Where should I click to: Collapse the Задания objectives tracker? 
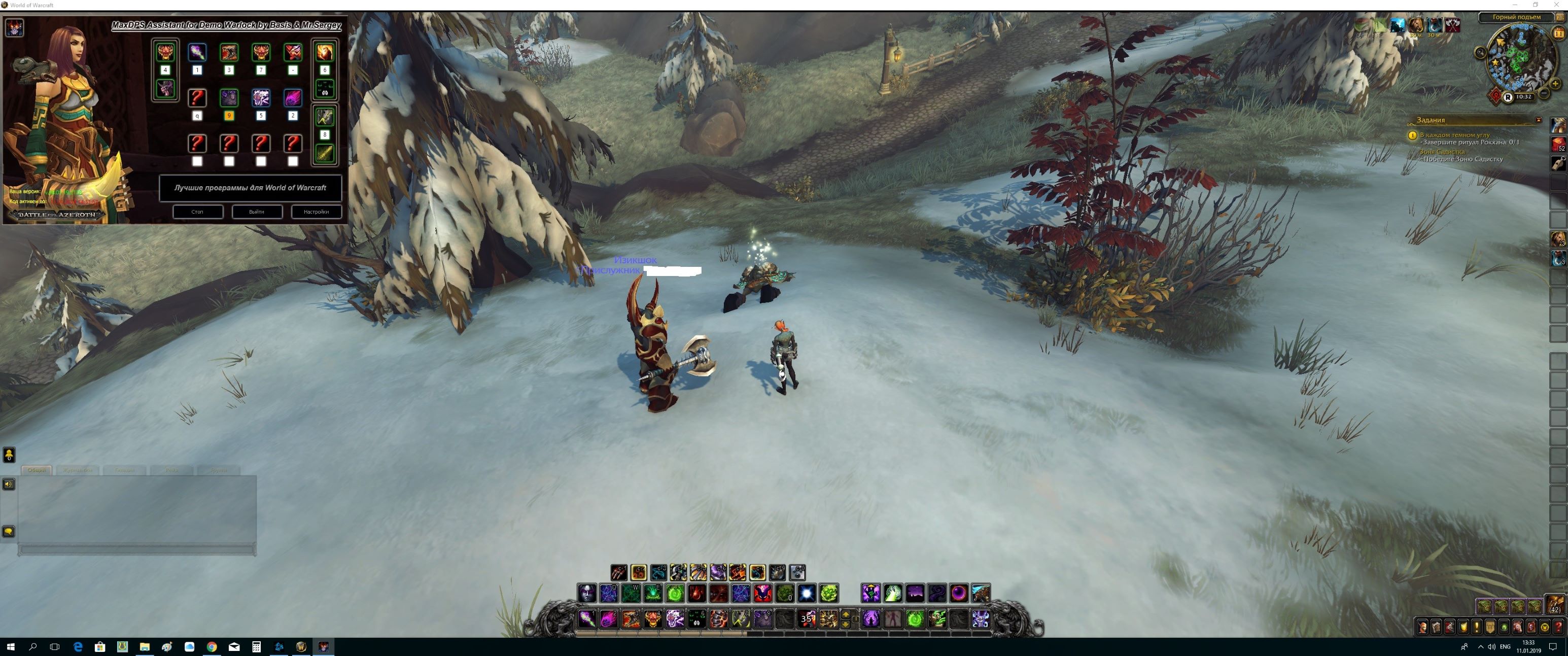[1538, 120]
